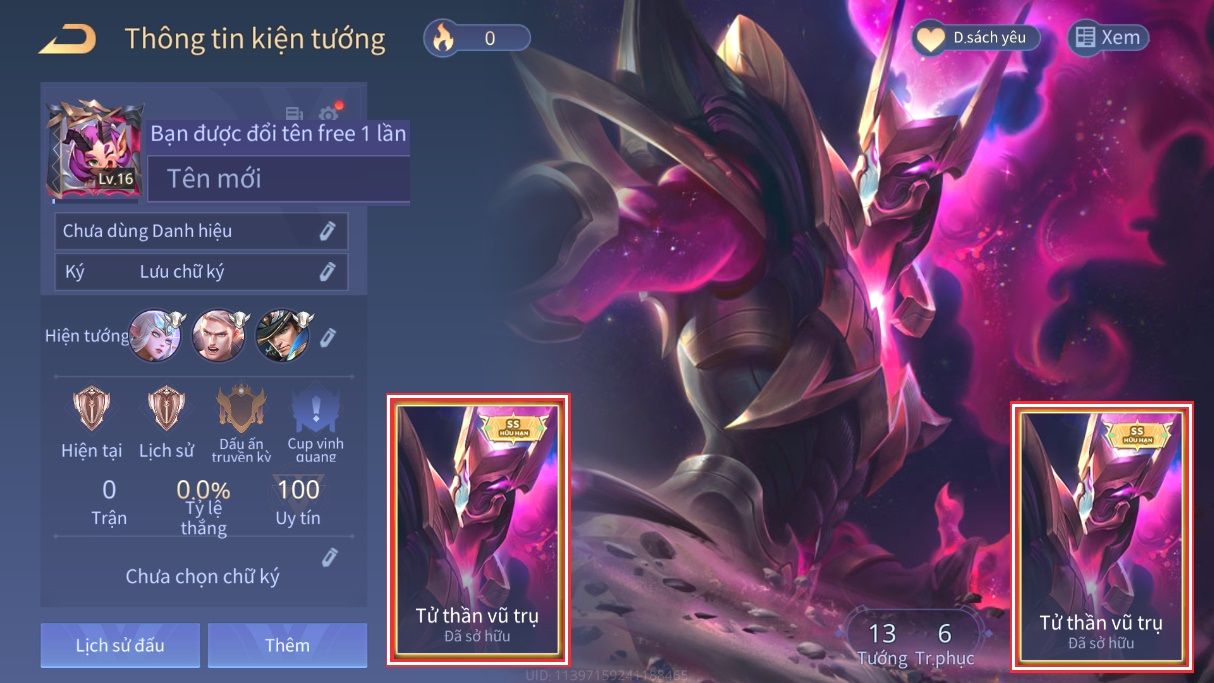The width and height of the screenshot is (1214, 683).
Task: Open the Xem view button
Action: [1108, 38]
